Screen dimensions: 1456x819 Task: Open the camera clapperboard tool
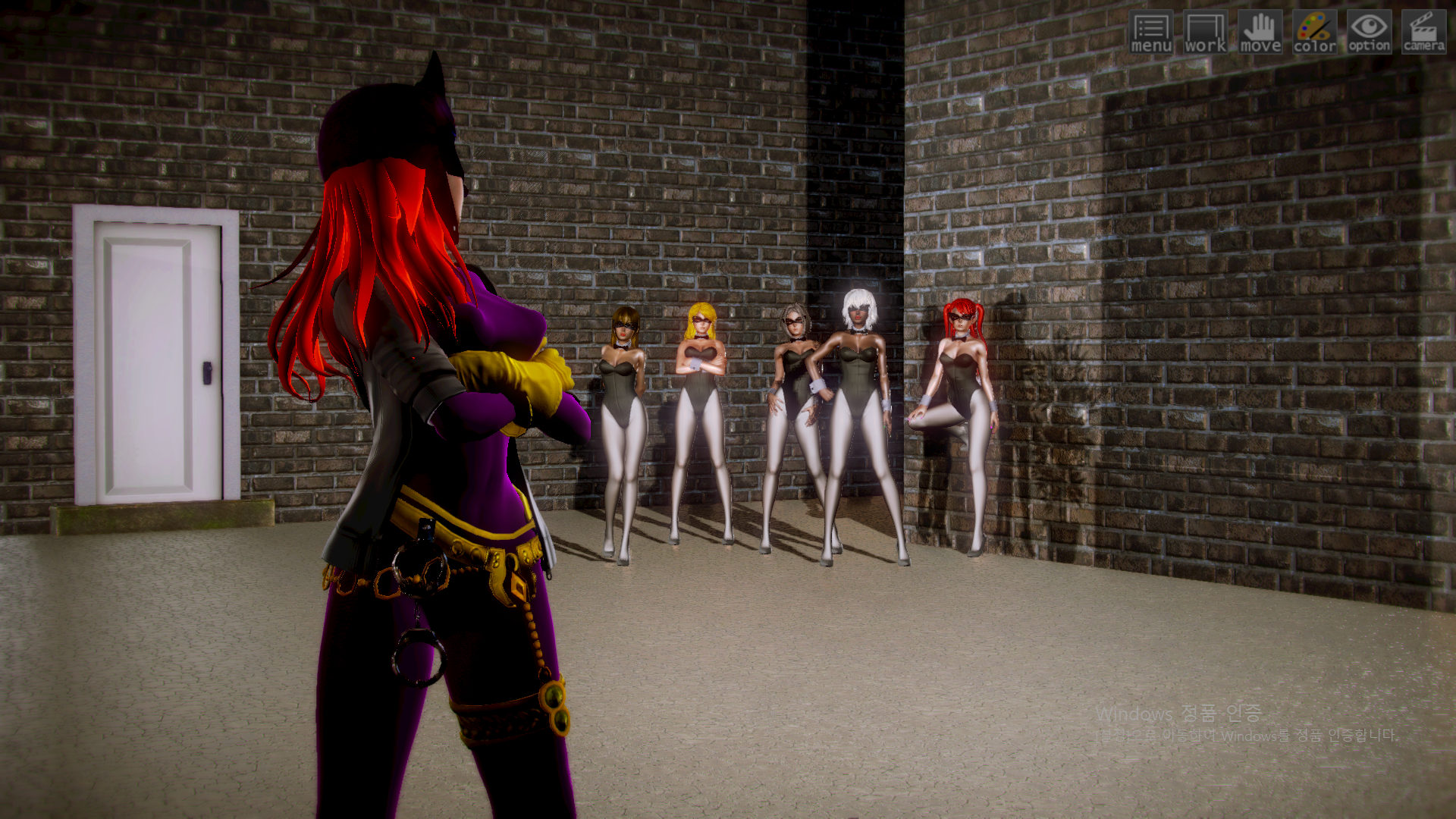(x=1423, y=33)
